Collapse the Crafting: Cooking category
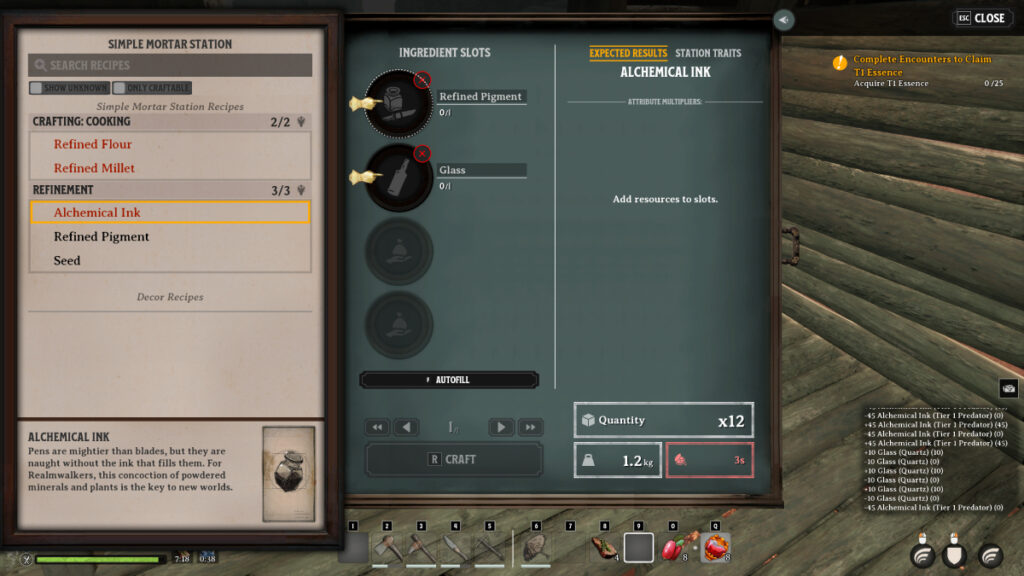This screenshot has width=1024, height=576. click(x=300, y=122)
